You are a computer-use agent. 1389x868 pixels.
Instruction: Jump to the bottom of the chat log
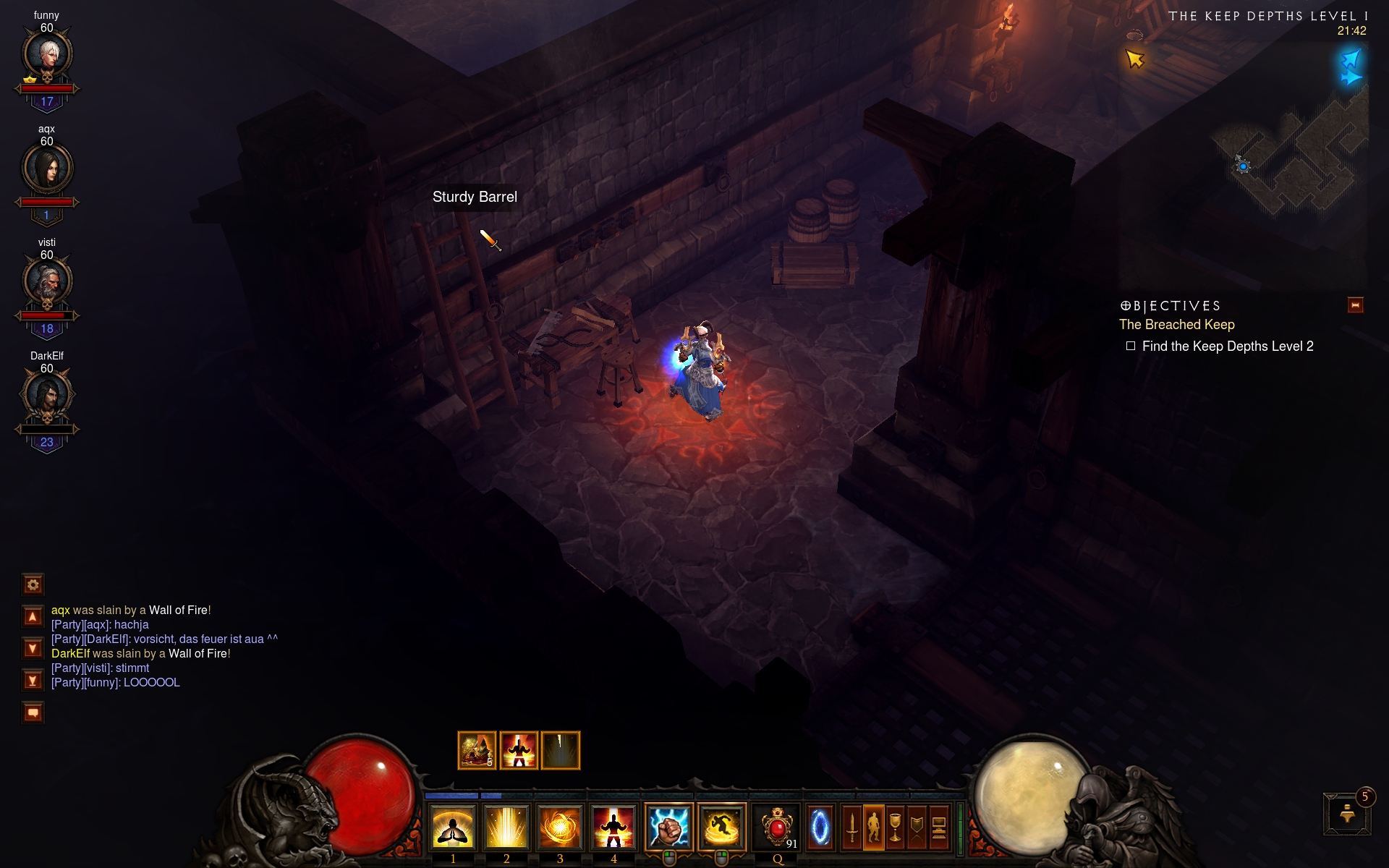coord(33,681)
